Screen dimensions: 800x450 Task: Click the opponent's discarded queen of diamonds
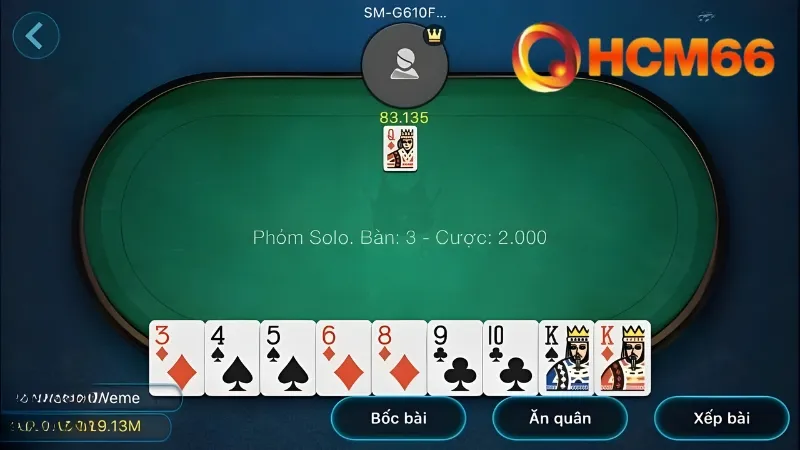tap(400, 149)
